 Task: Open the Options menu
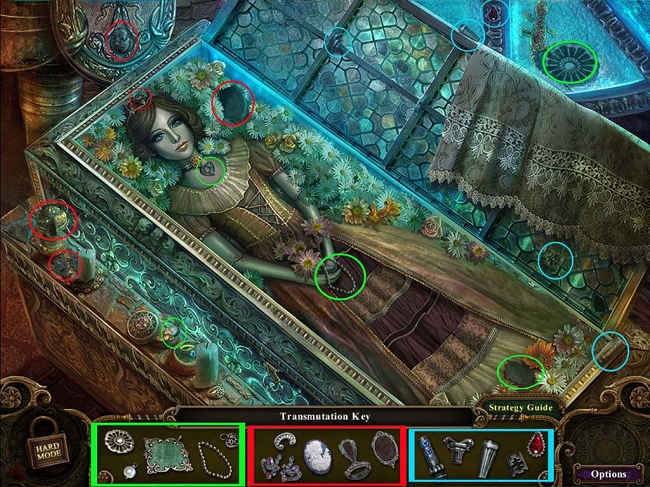608,473
